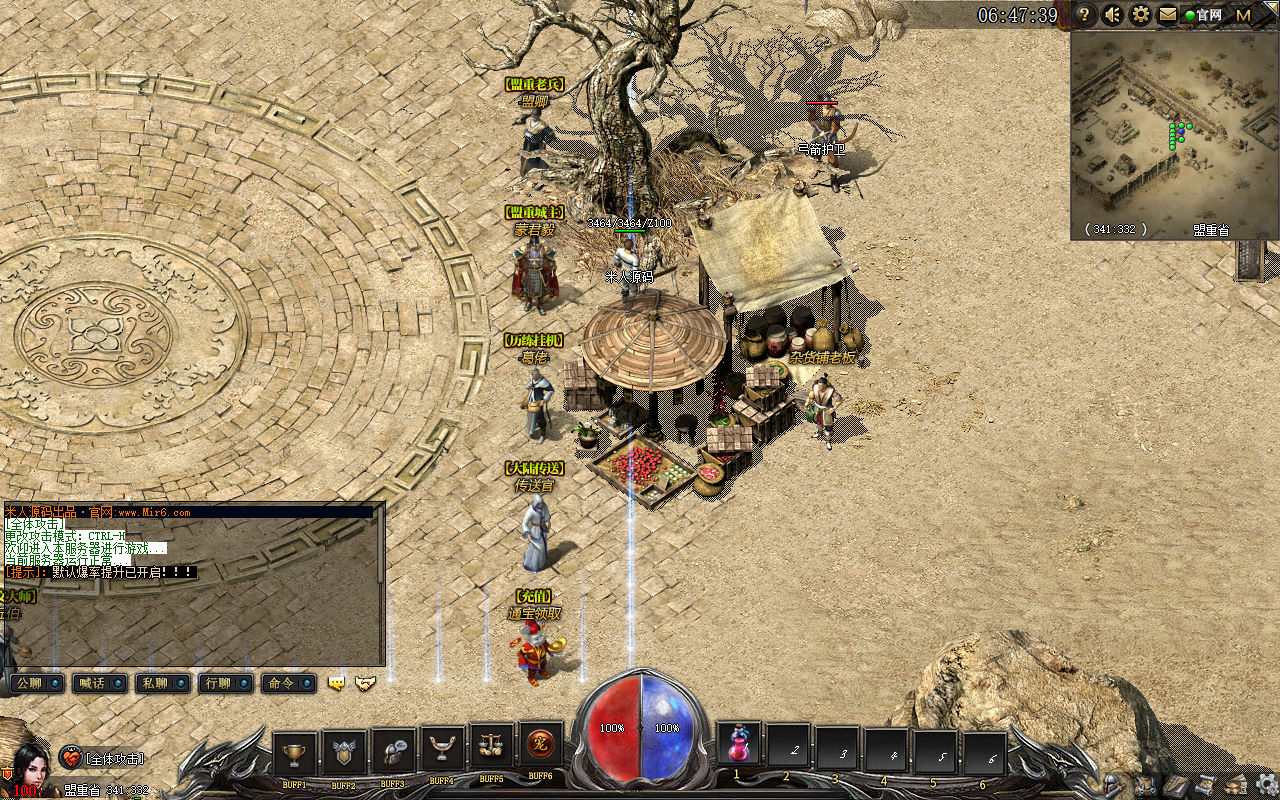1280x800 pixels.
Task: Open the help question mark button
Action: pyautogui.click(x=1084, y=15)
